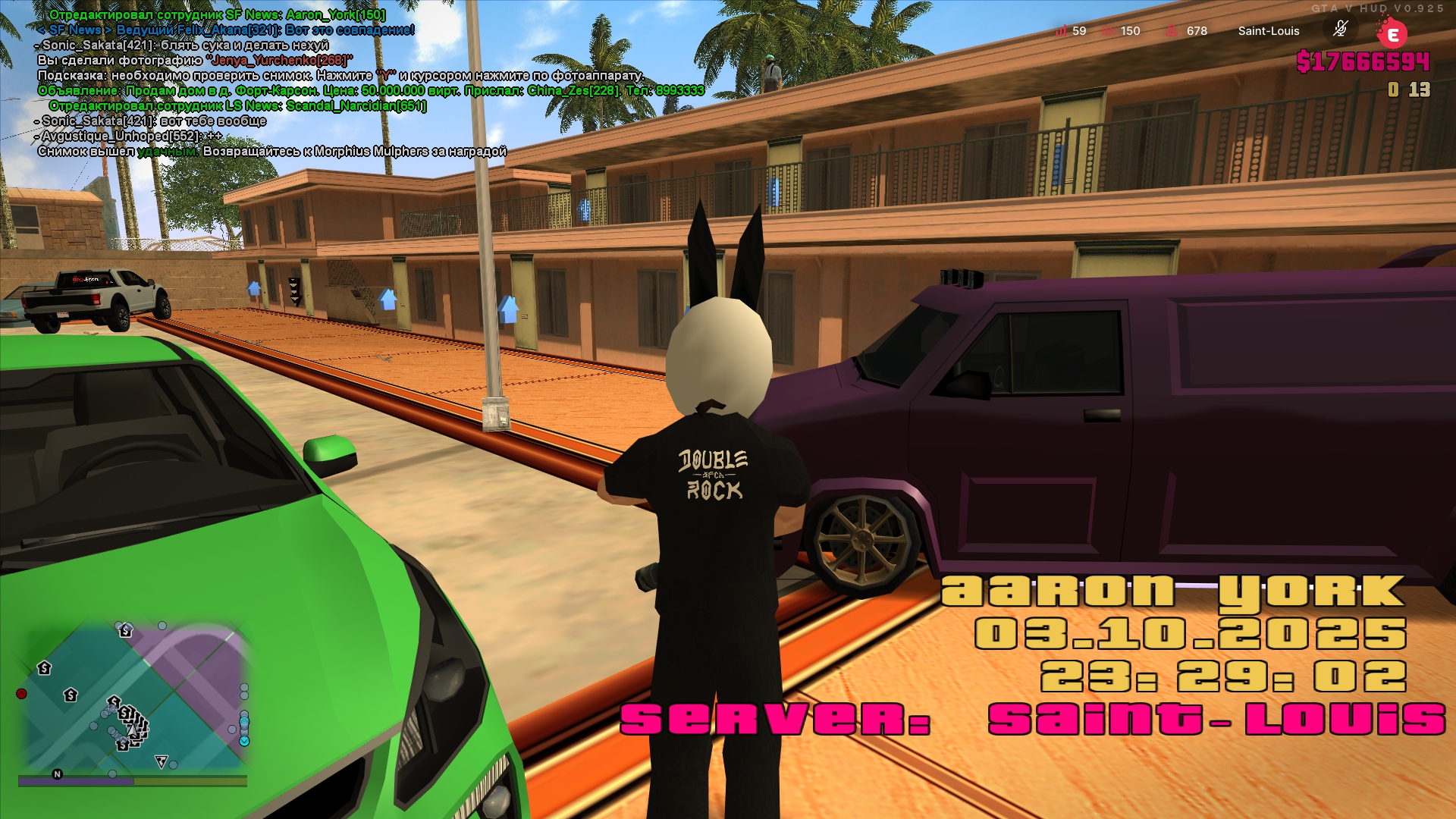Toggle the muted microphone icon
The image size is (1456, 819).
point(1340,30)
